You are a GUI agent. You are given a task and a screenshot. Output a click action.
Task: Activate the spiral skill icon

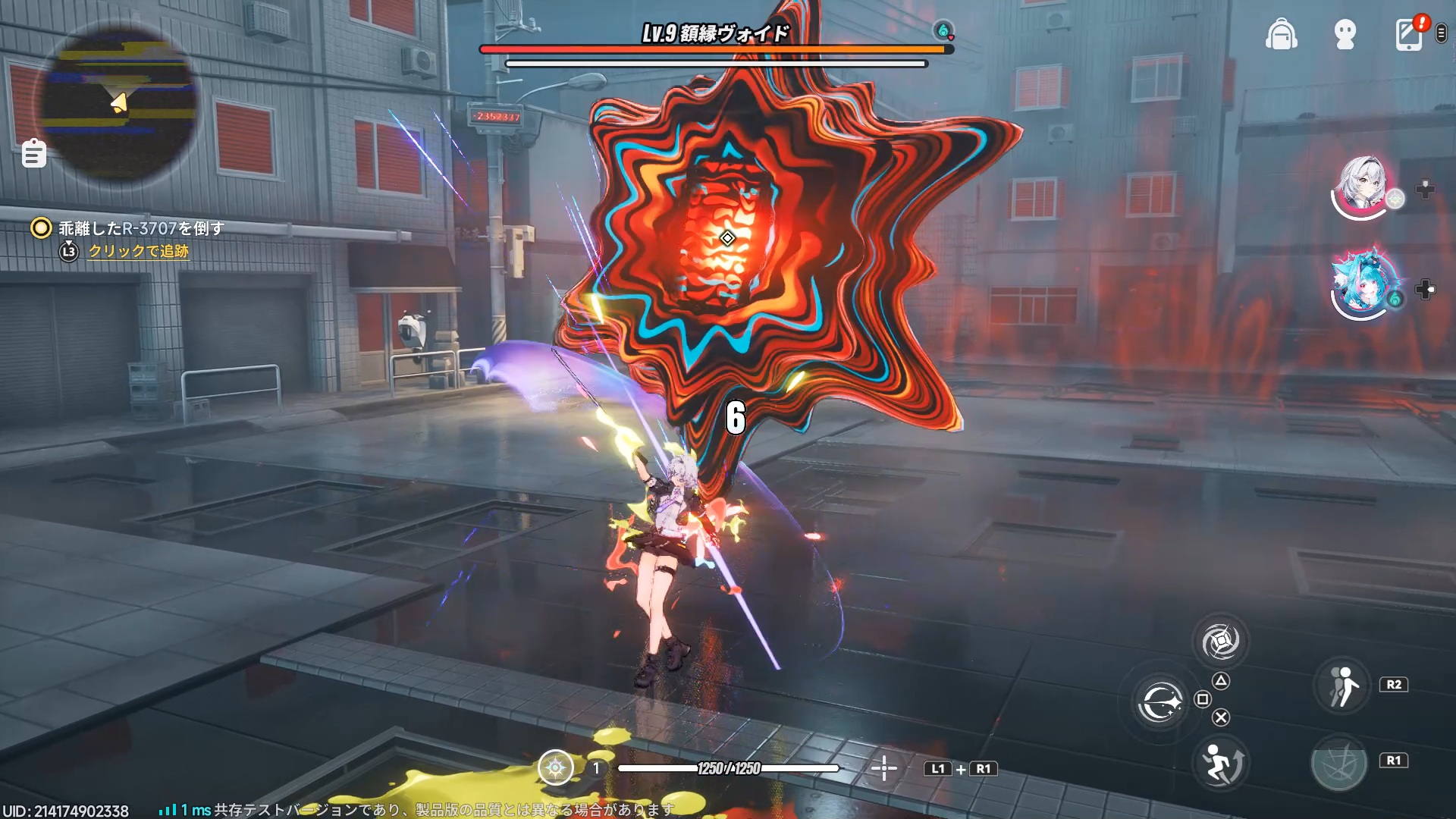coord(1220,642)
